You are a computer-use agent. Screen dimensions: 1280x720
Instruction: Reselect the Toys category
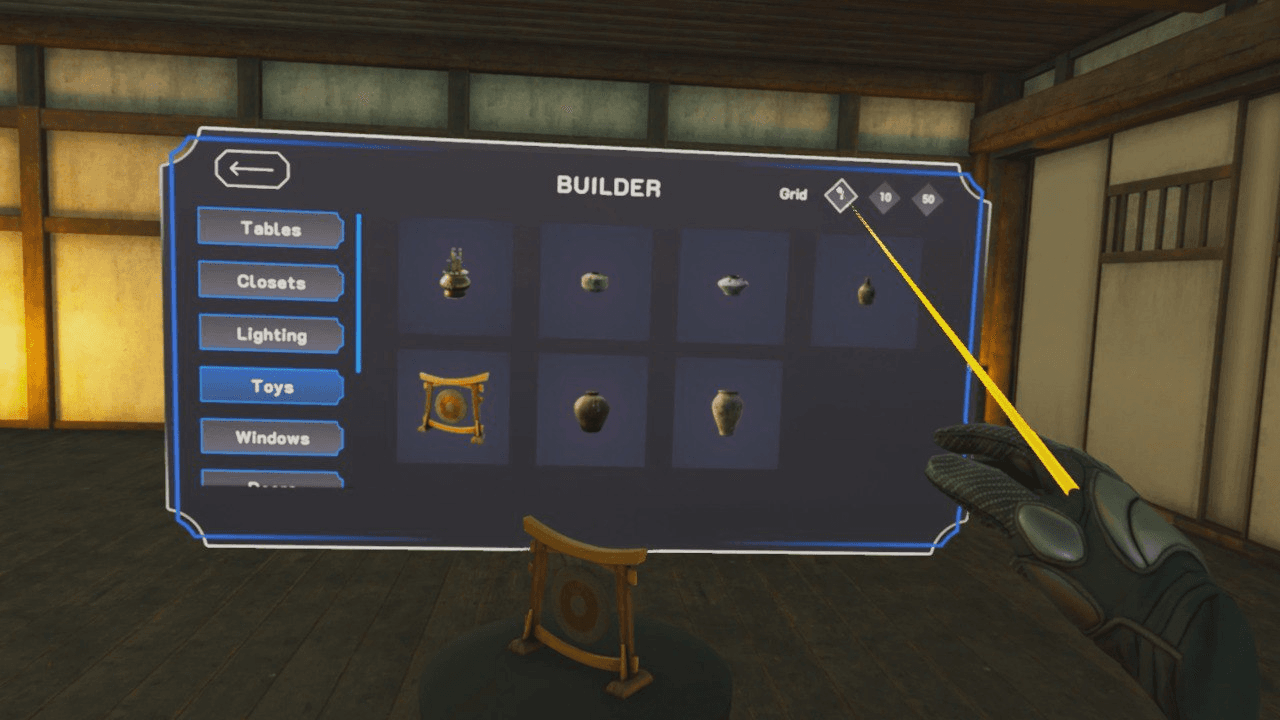click(269, 385)
